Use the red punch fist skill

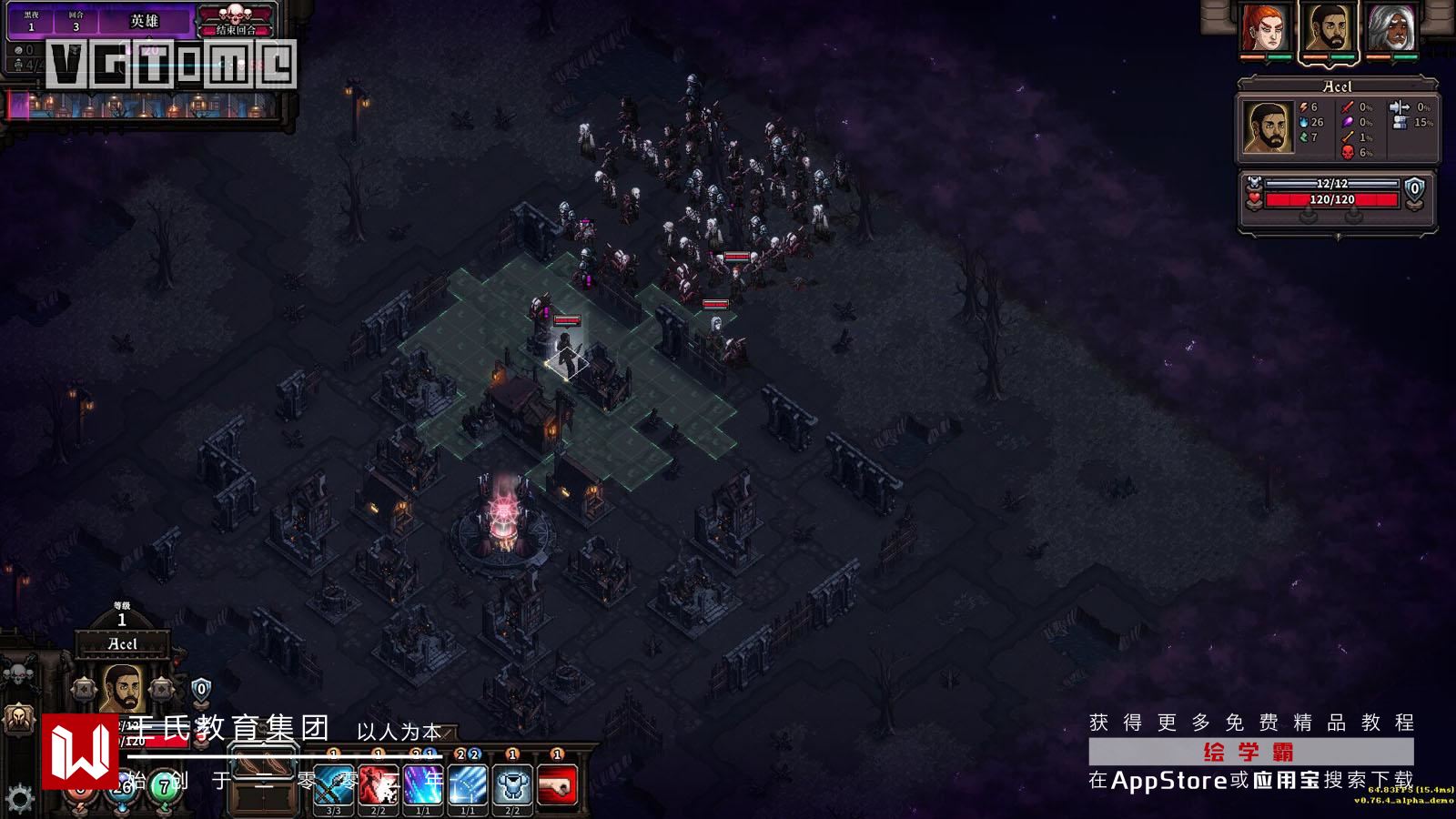[x=557, y=784]
